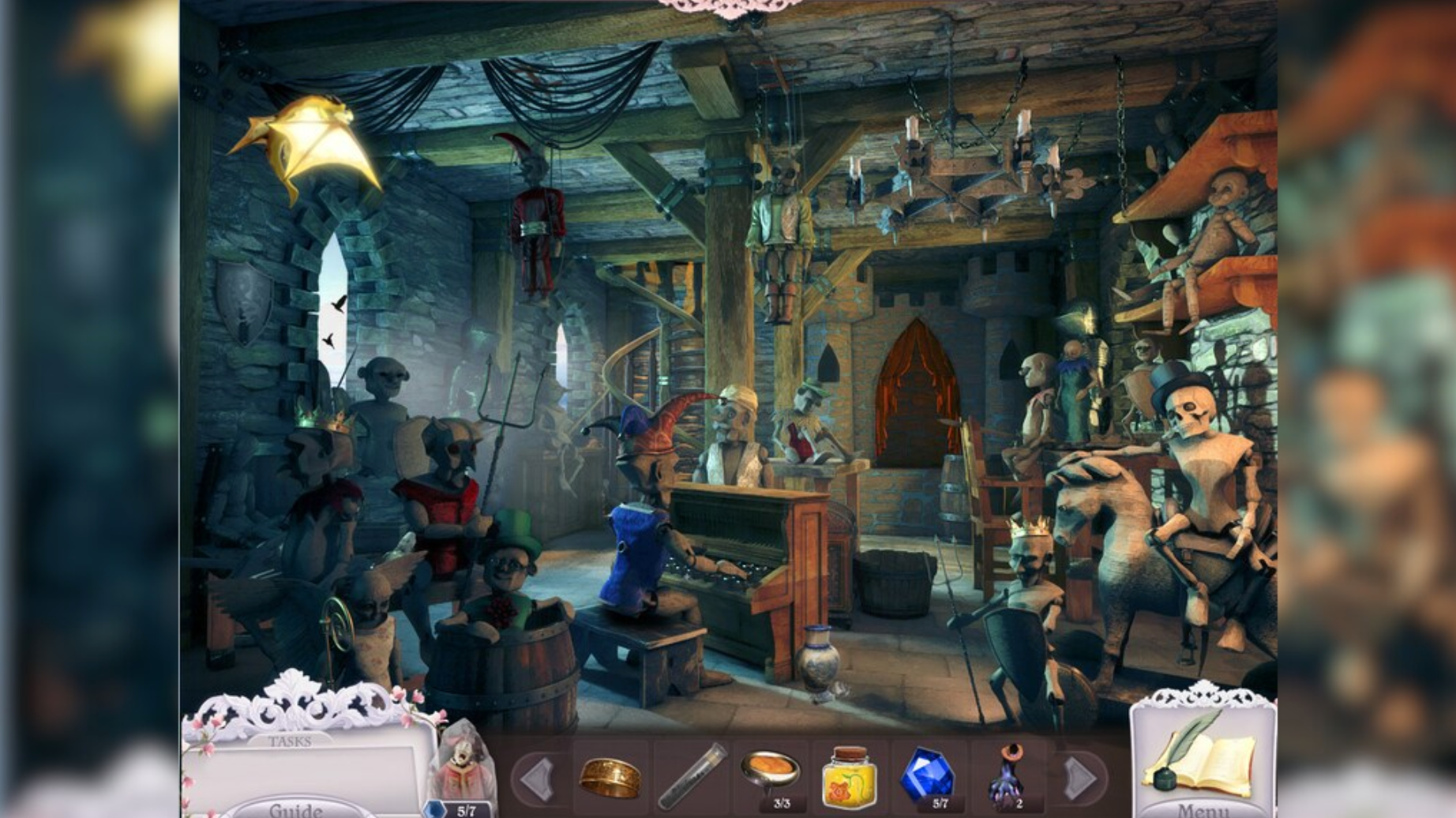Choose the yellow flower jar item
The height and width of the screenshot is (818, 1456).
(x=850, y=778)
